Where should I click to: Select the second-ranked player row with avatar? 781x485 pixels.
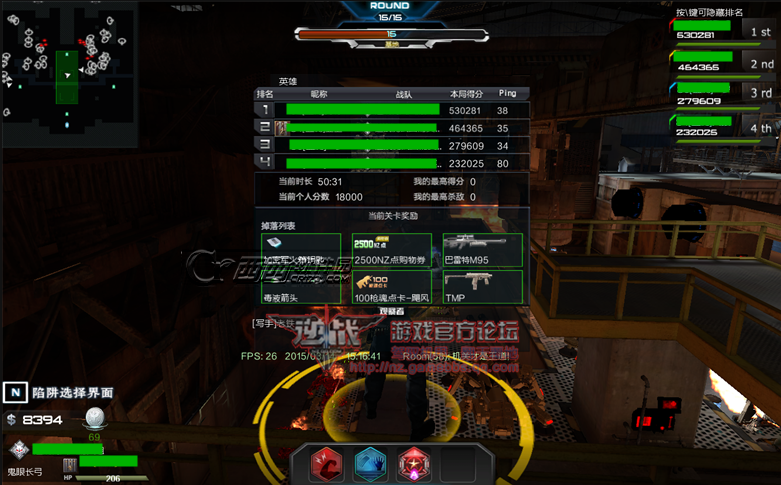[x=391, y=128]
